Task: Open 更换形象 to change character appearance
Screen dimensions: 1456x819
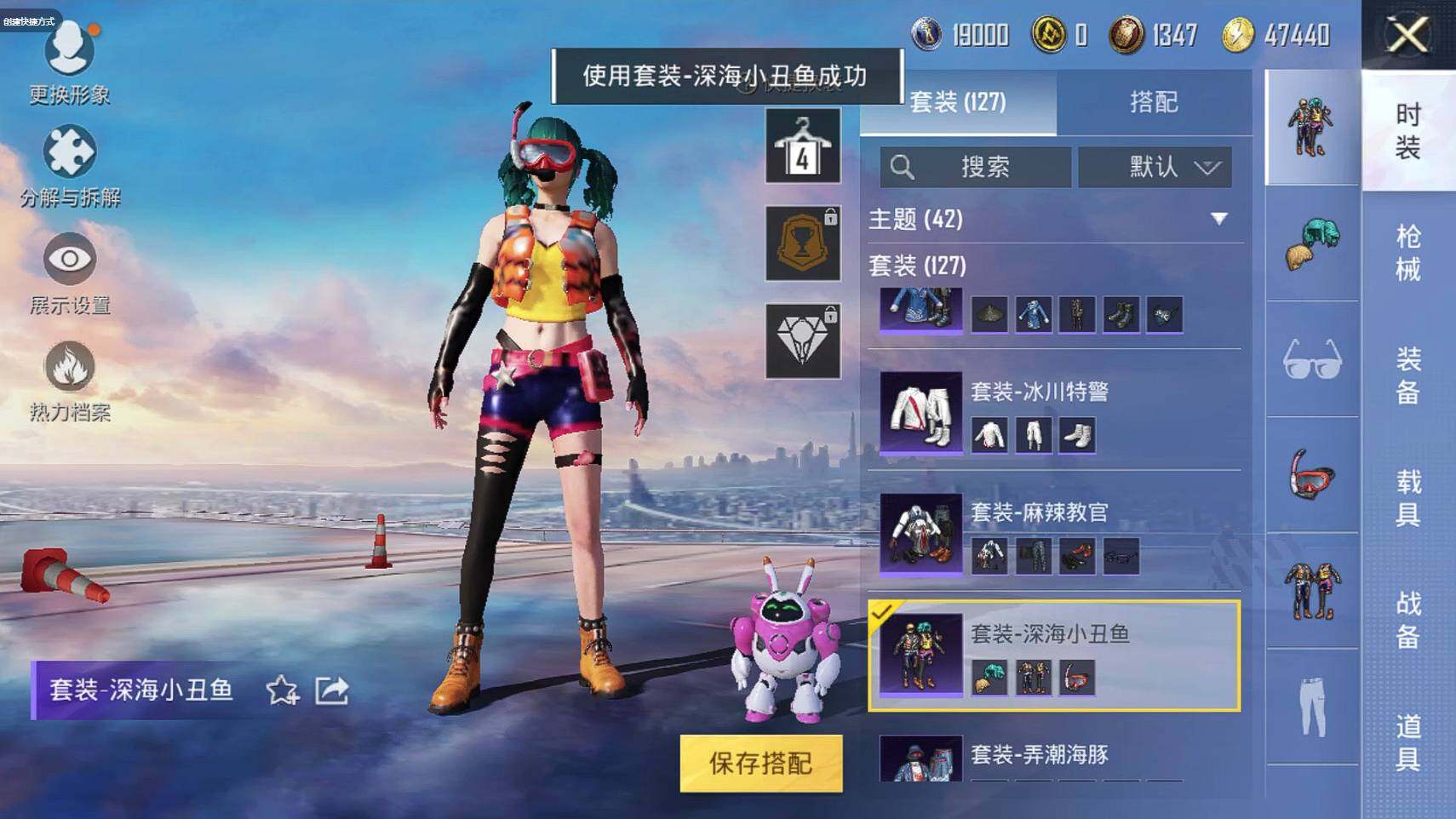Action: 69,60
